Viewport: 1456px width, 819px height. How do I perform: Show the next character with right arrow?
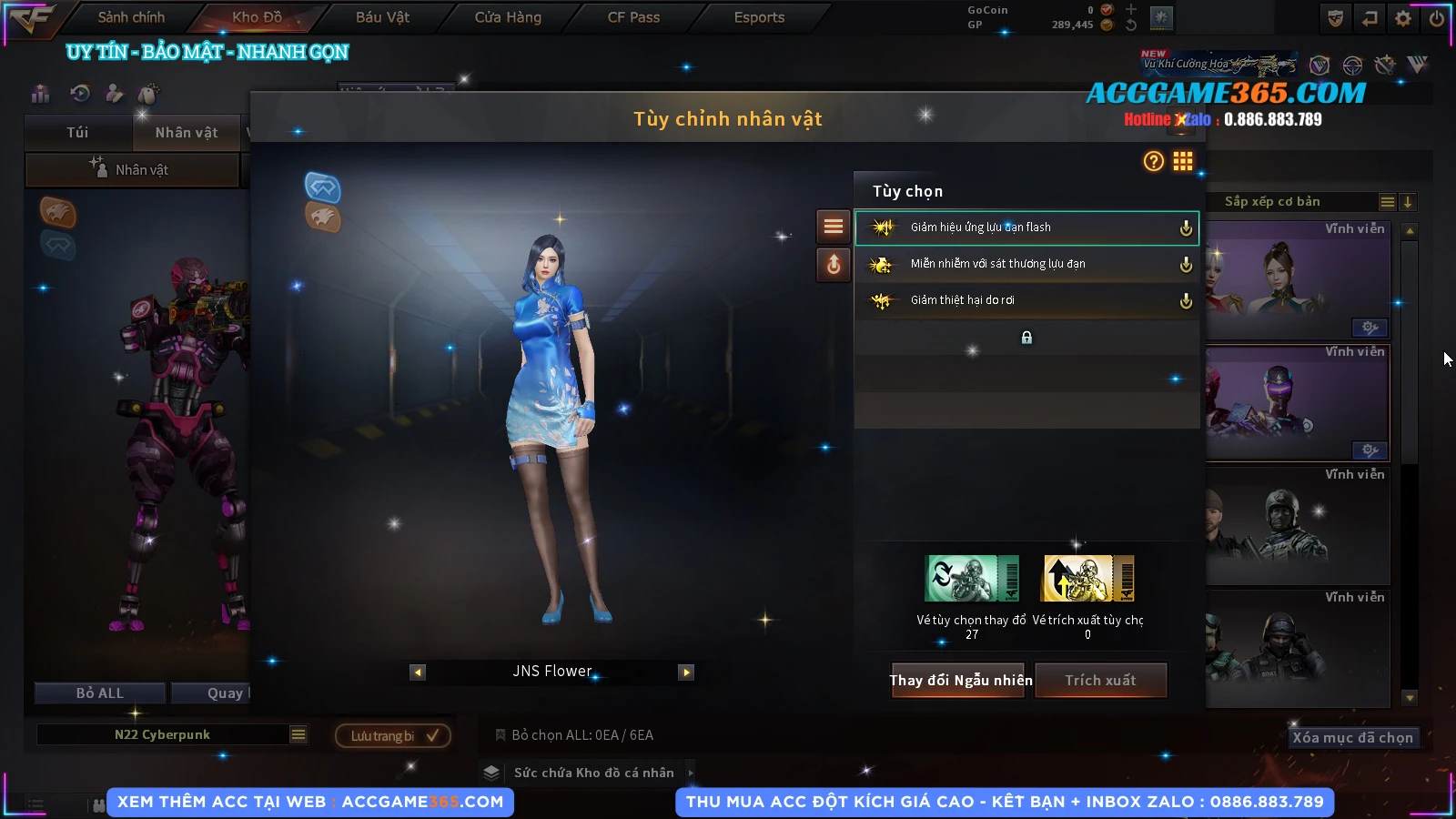pyautogui.click(x=686, y=672)
